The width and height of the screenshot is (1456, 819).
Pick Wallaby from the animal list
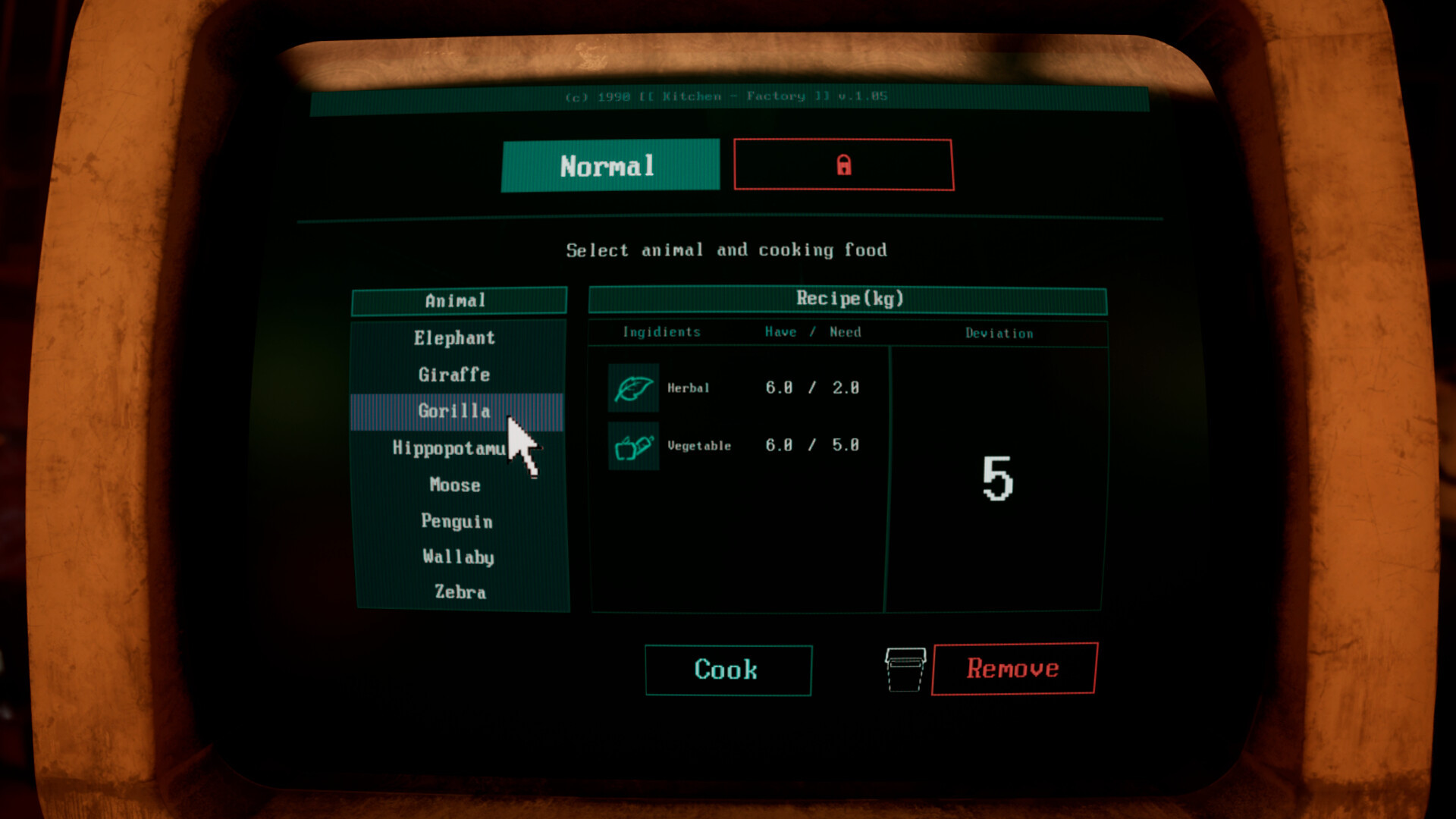458,557
